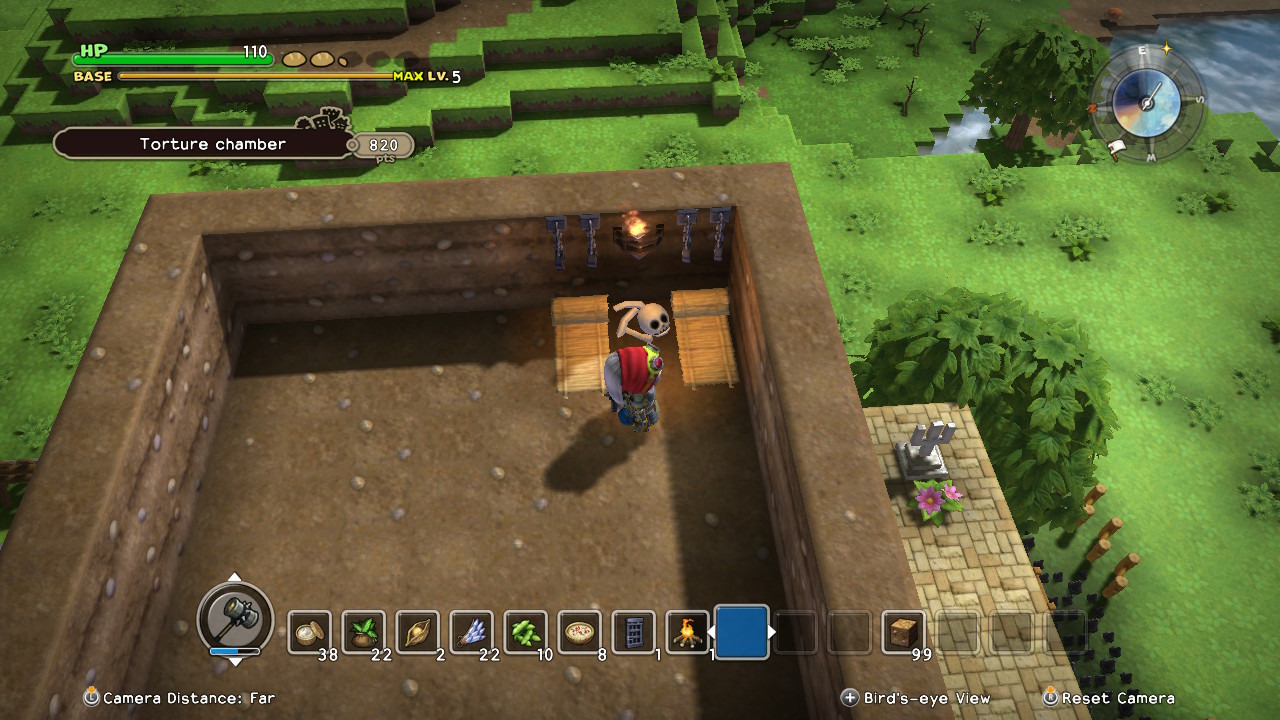The width and height of the screenshot is (1280, 720).
Task: Pick the barred door item slot
Action: tap(634, 632)
